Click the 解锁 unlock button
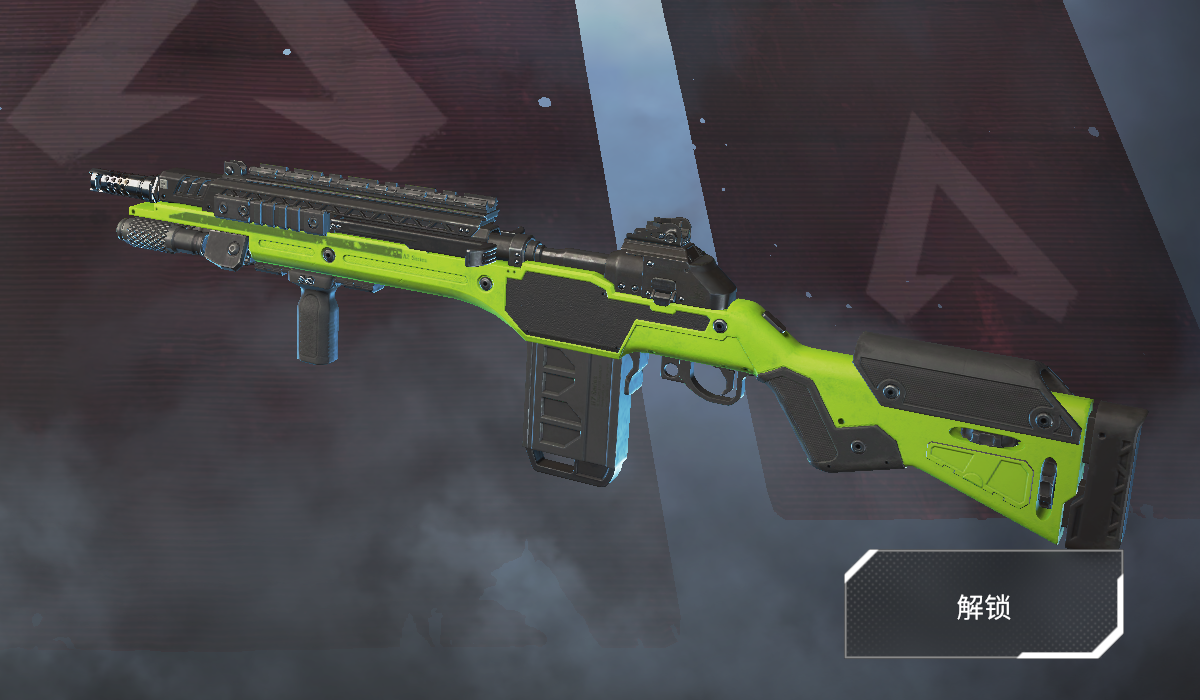The image size is (1200, 700). 984,605
